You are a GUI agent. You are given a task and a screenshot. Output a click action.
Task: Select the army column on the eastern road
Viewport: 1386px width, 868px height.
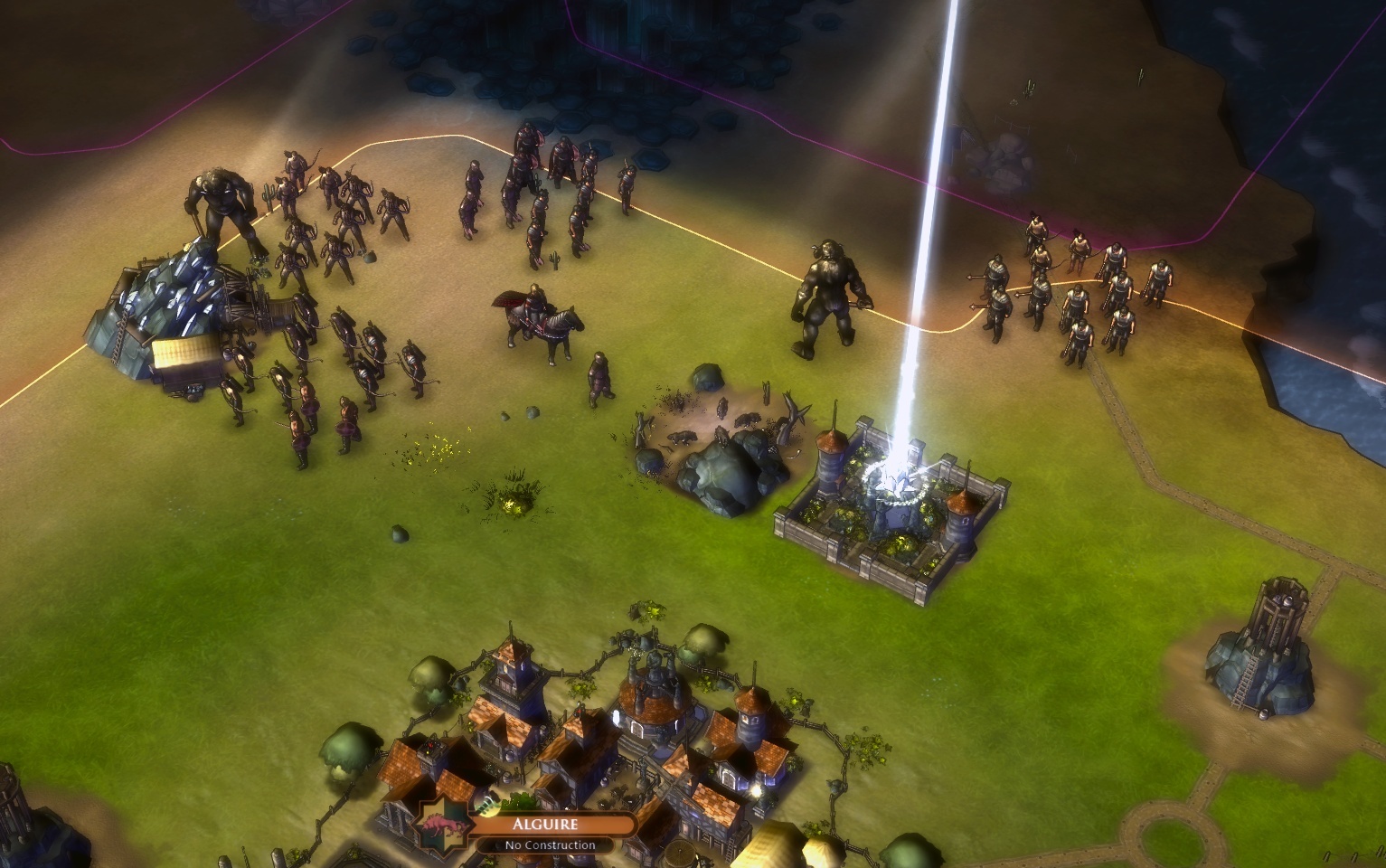point(1067,289)
